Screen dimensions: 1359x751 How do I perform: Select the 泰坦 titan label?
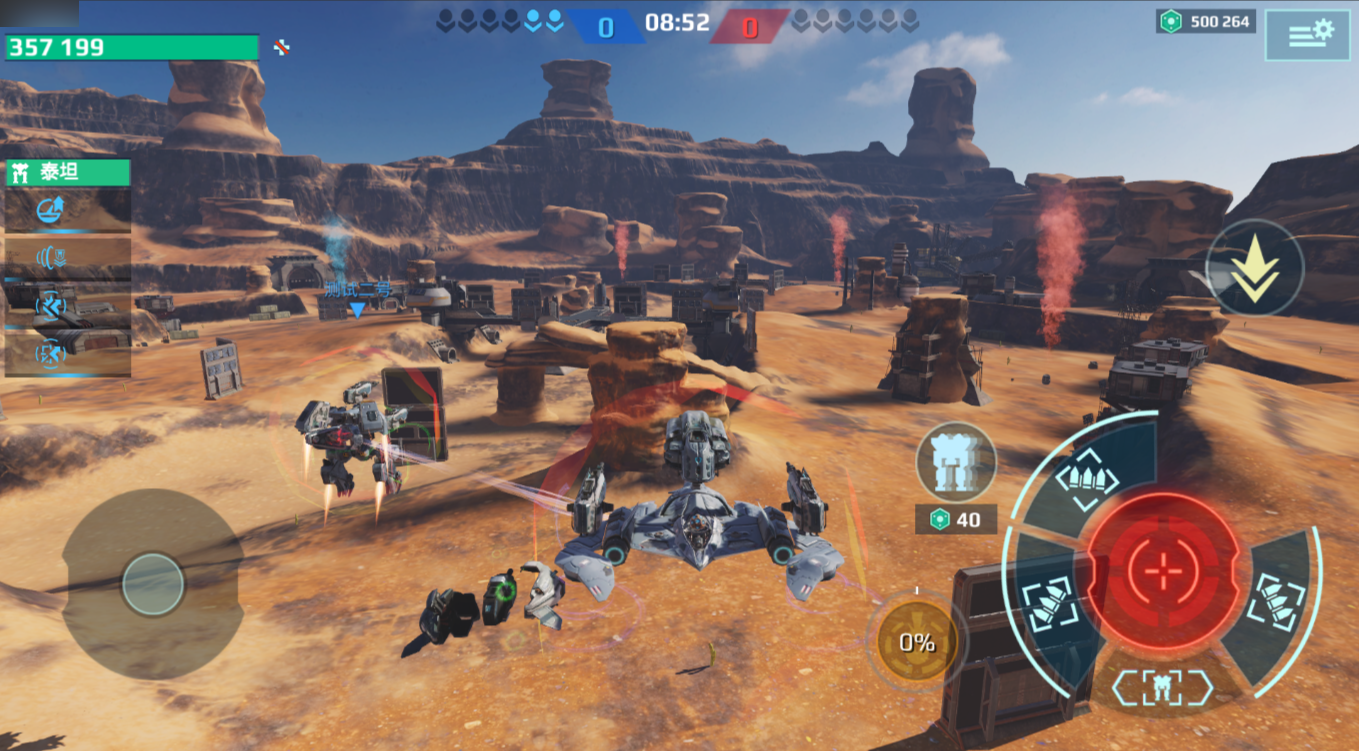pyautogui.click(x=68, y=173)
